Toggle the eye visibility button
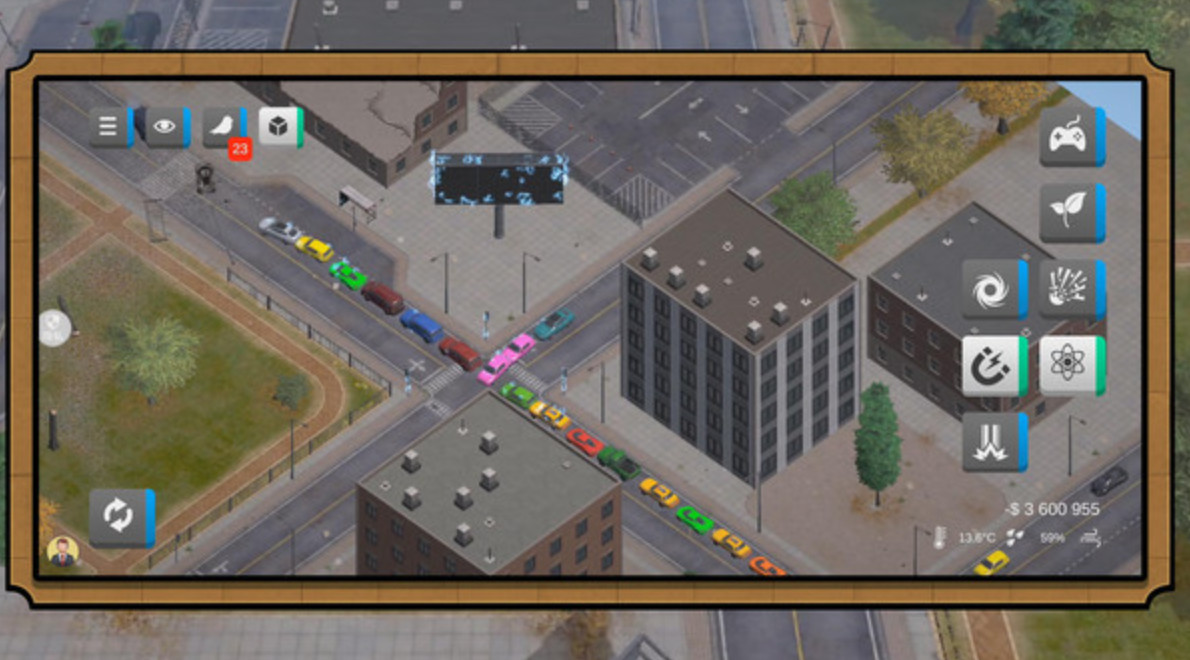The width and height of the screenshot is (1190, 660). coord(165,128)
